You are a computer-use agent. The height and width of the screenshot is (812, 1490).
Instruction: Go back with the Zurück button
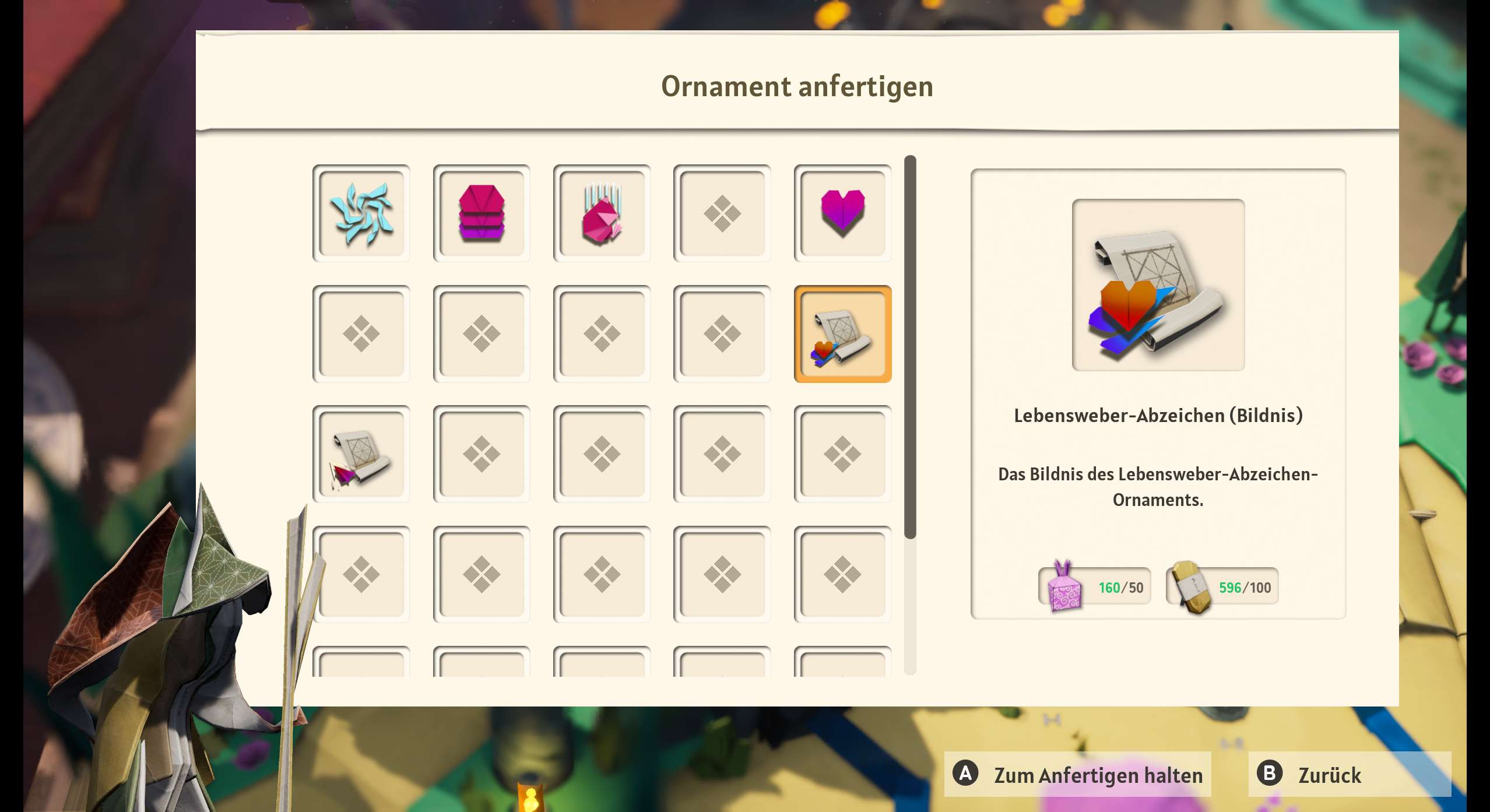click(x=1349, y=774)
